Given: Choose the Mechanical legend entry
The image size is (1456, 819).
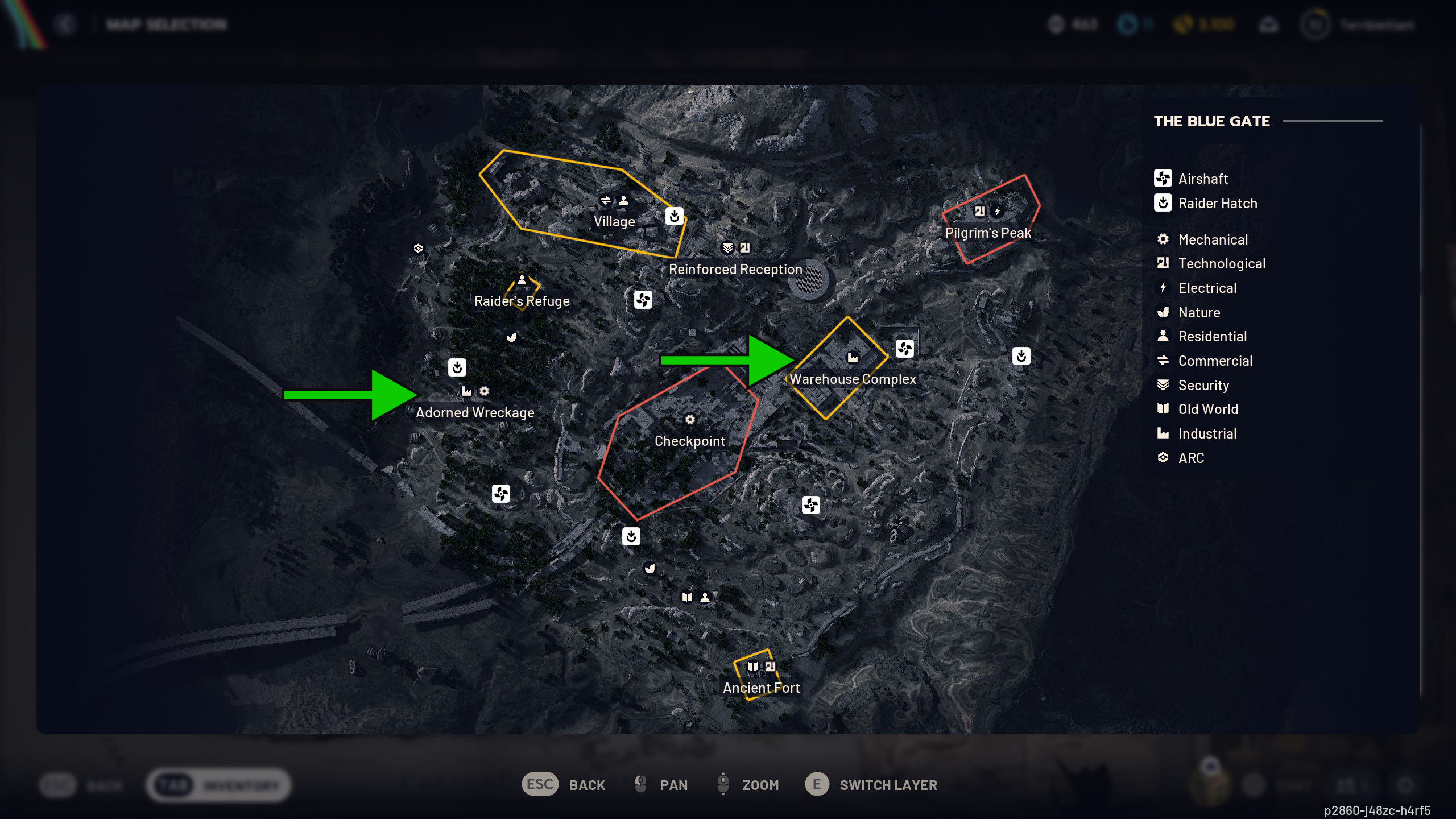Looking at the screenshot, I should coord(1213,239).
